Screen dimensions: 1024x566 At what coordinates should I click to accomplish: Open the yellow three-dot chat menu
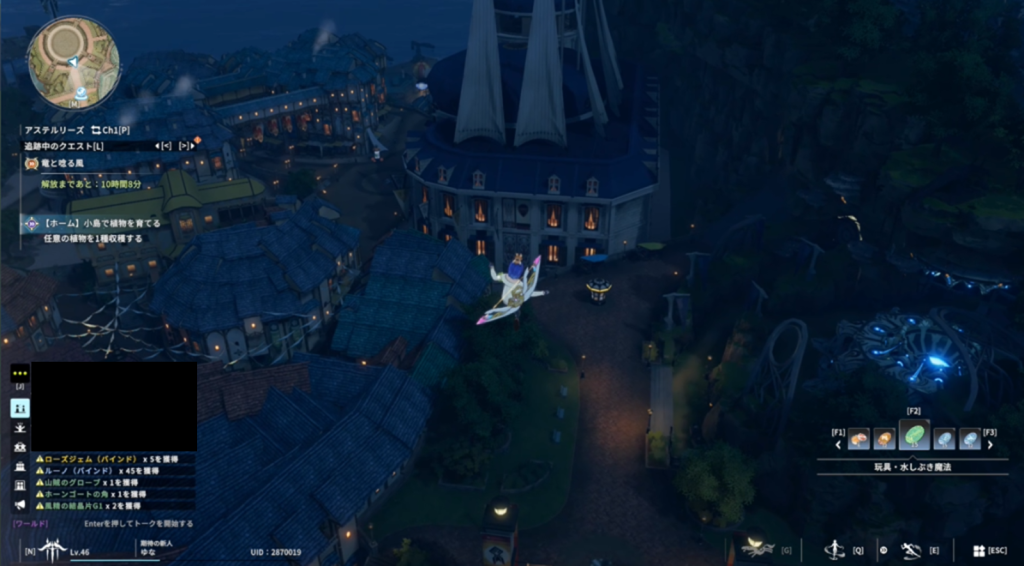pos(19,374)
